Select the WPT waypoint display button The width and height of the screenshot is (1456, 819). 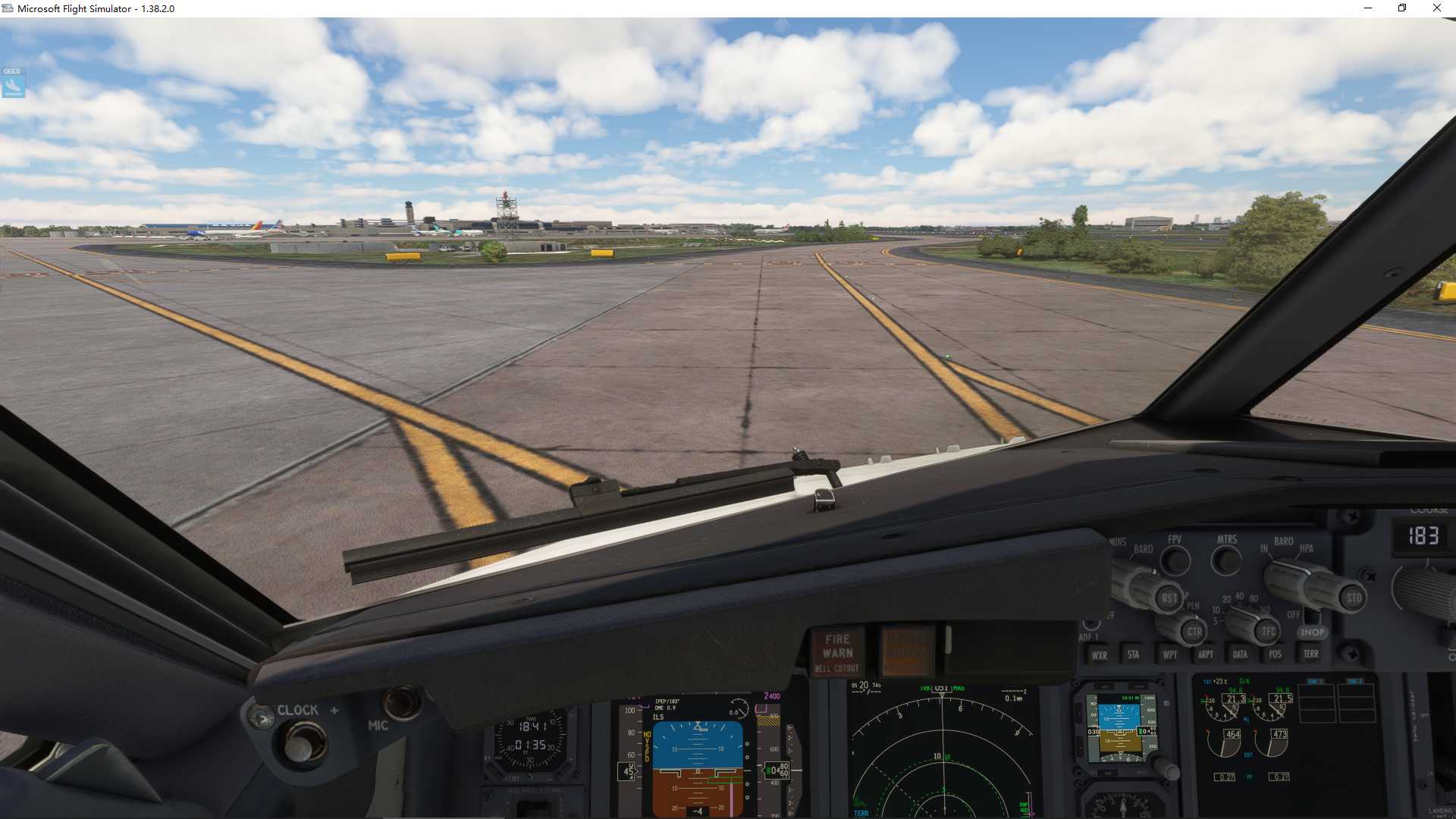point(1171,654)
